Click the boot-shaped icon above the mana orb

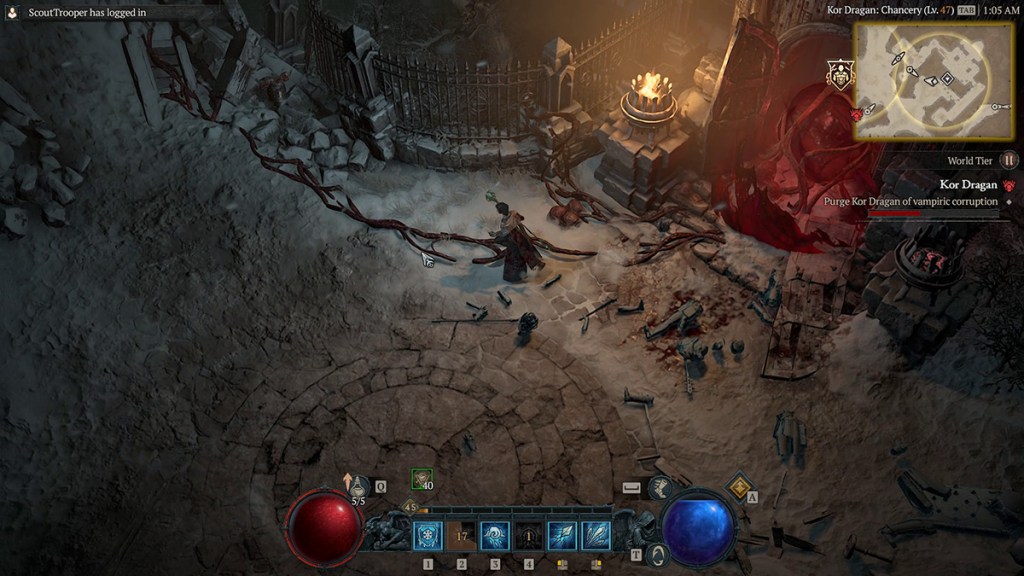[x=660, y=487]
